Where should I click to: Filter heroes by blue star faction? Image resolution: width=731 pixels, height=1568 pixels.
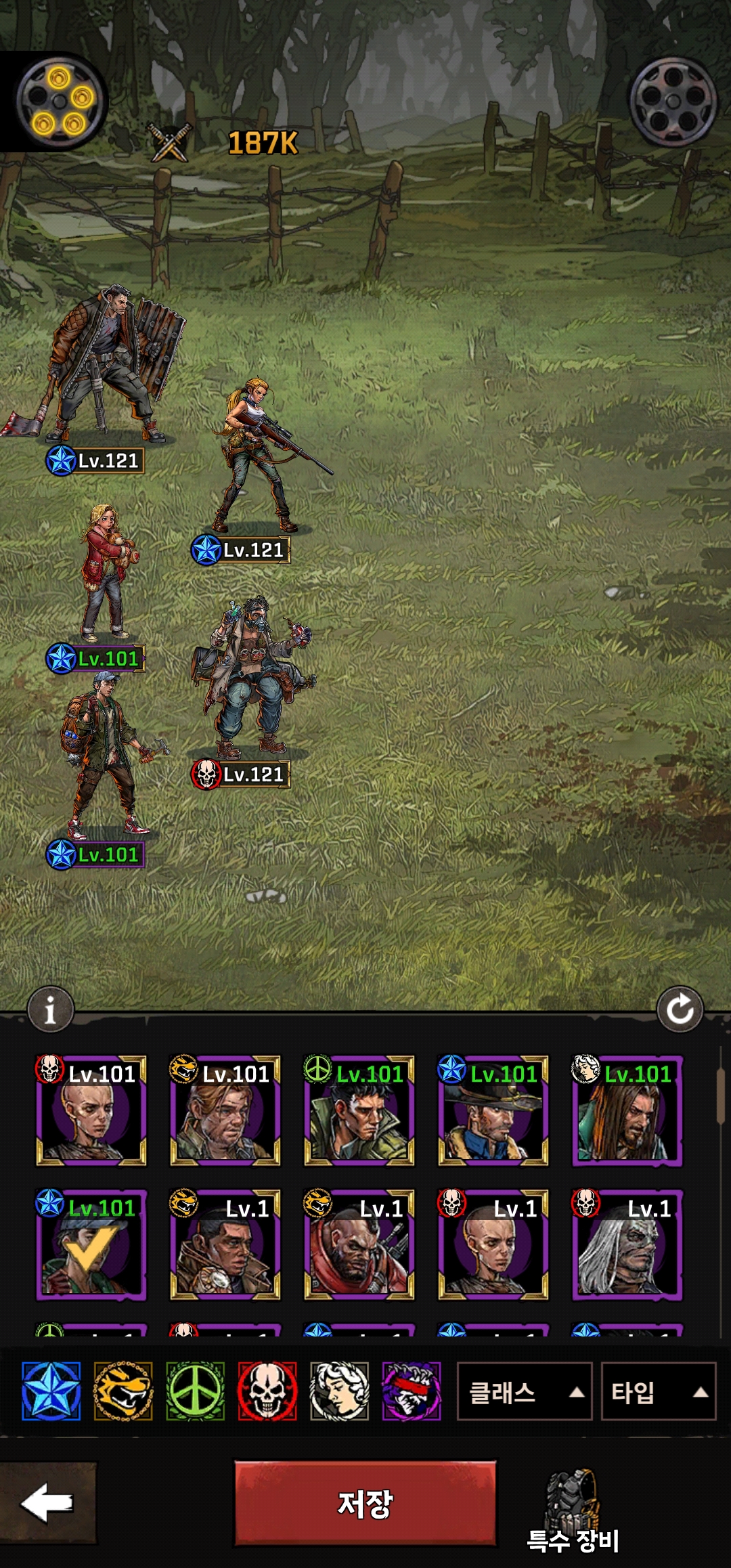coord(51,1391)
